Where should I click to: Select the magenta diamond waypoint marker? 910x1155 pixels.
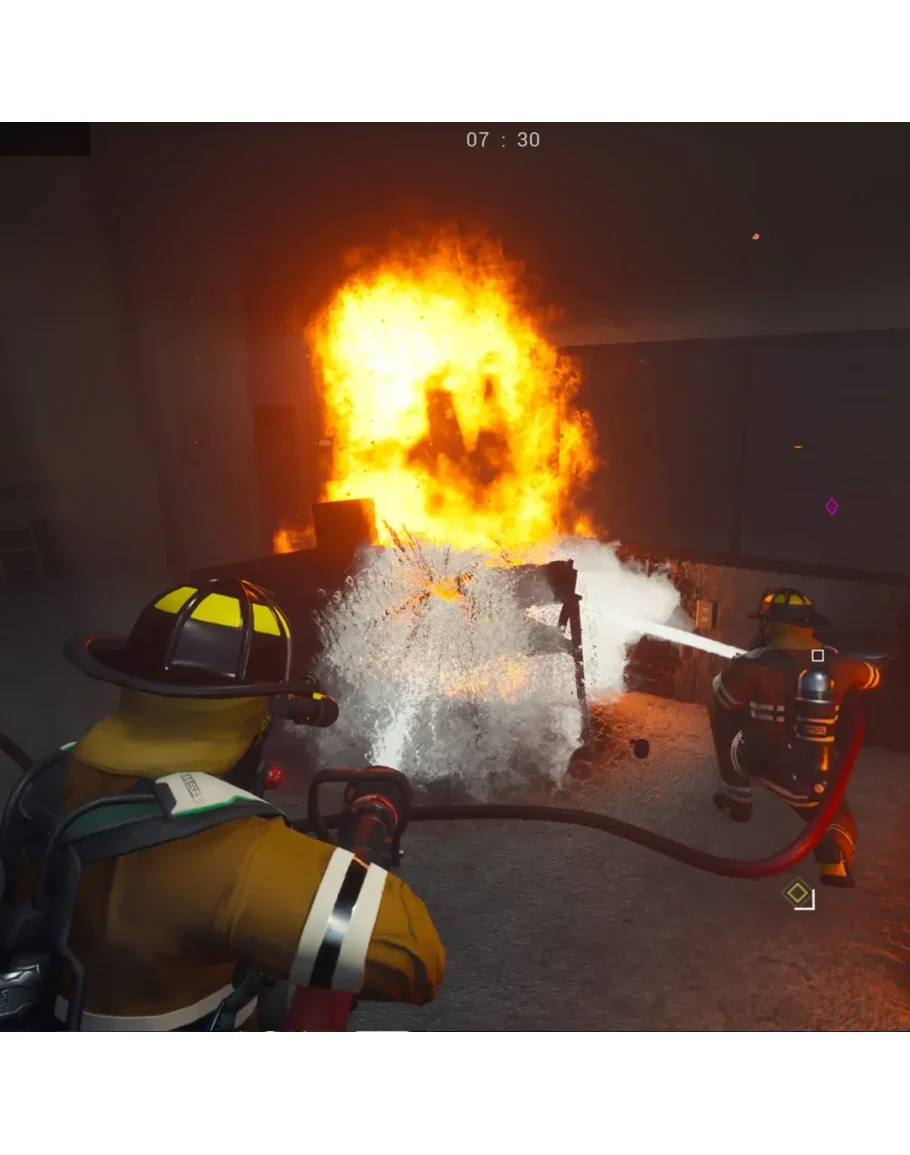(831, 507)
